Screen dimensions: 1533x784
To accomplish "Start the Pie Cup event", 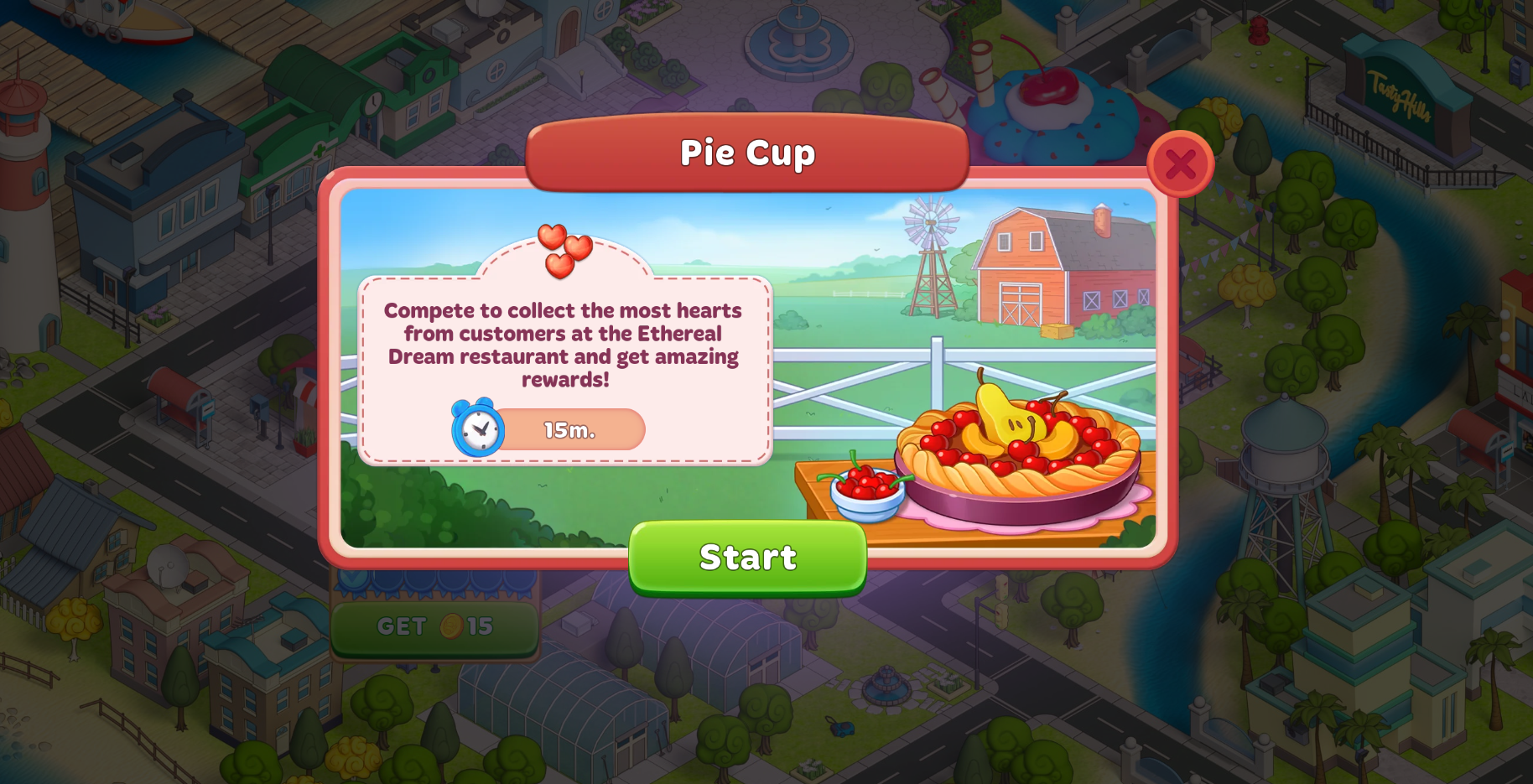I will (x=747, y=558).
